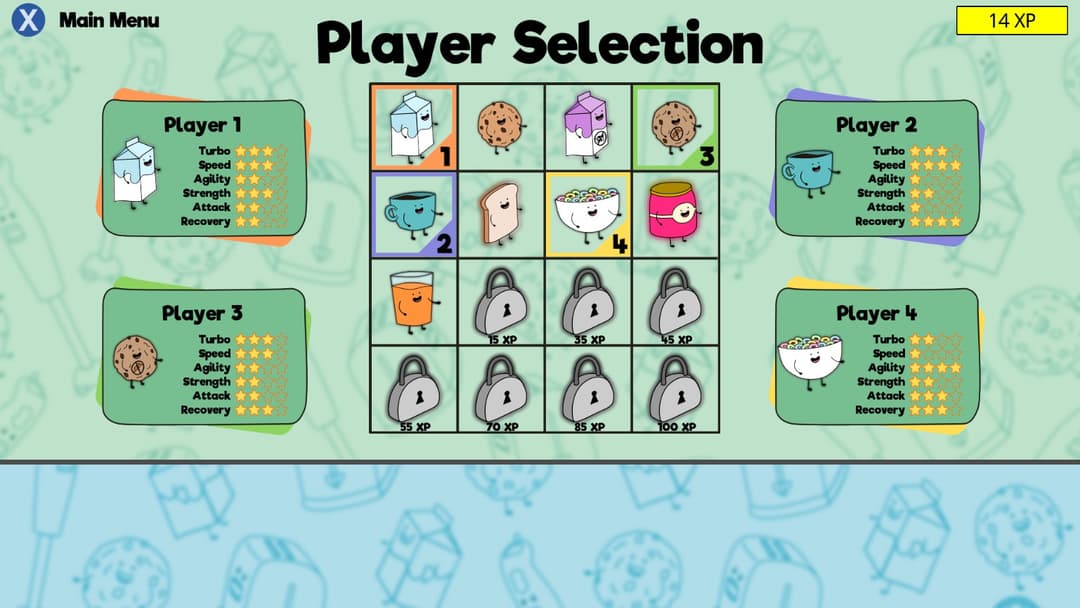Select the white milk carton character
Image resolution: width=1080 pixels, height=608 pixels.
coord(413,127)
